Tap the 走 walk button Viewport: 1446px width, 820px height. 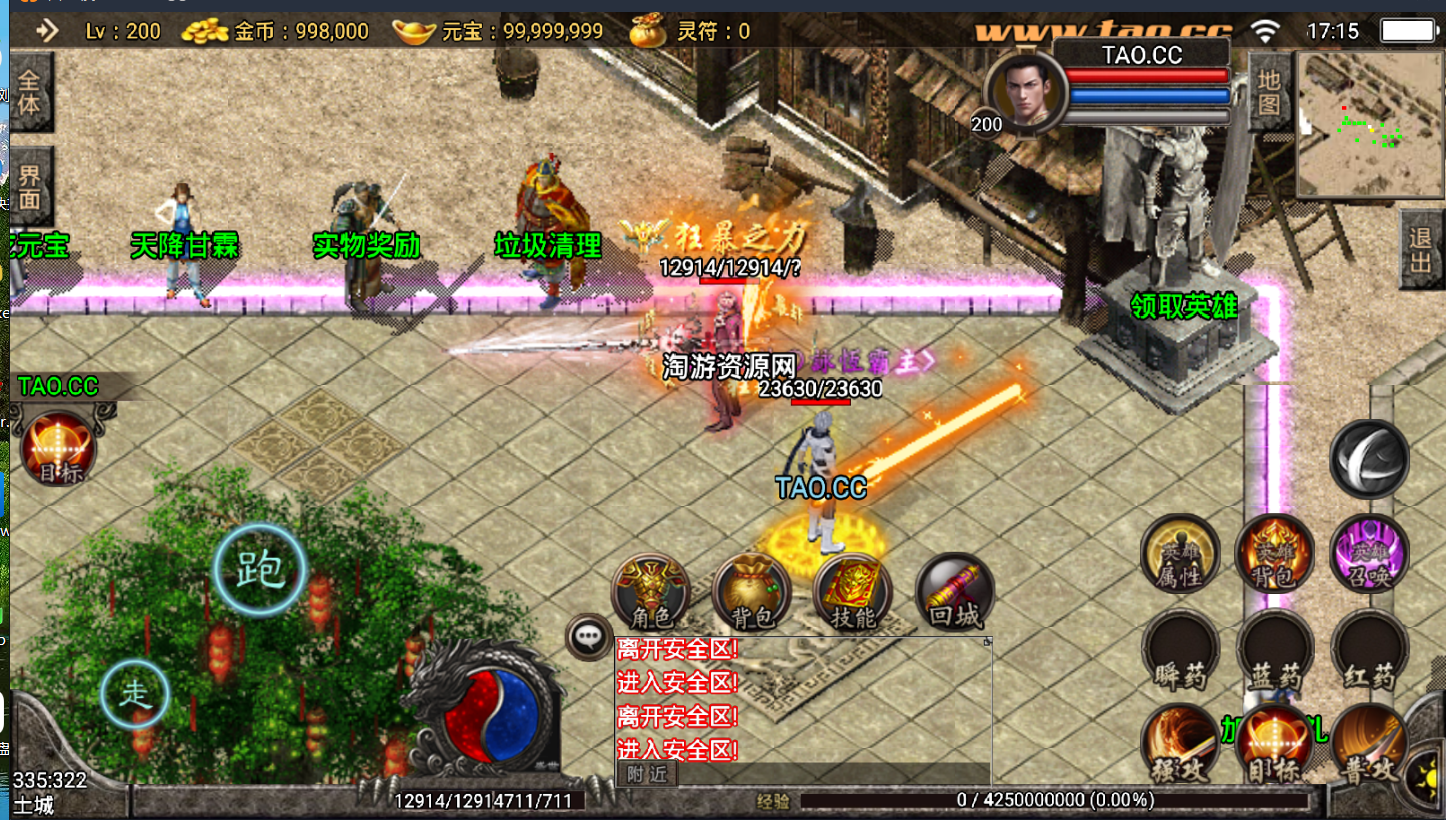coord(135,695)
